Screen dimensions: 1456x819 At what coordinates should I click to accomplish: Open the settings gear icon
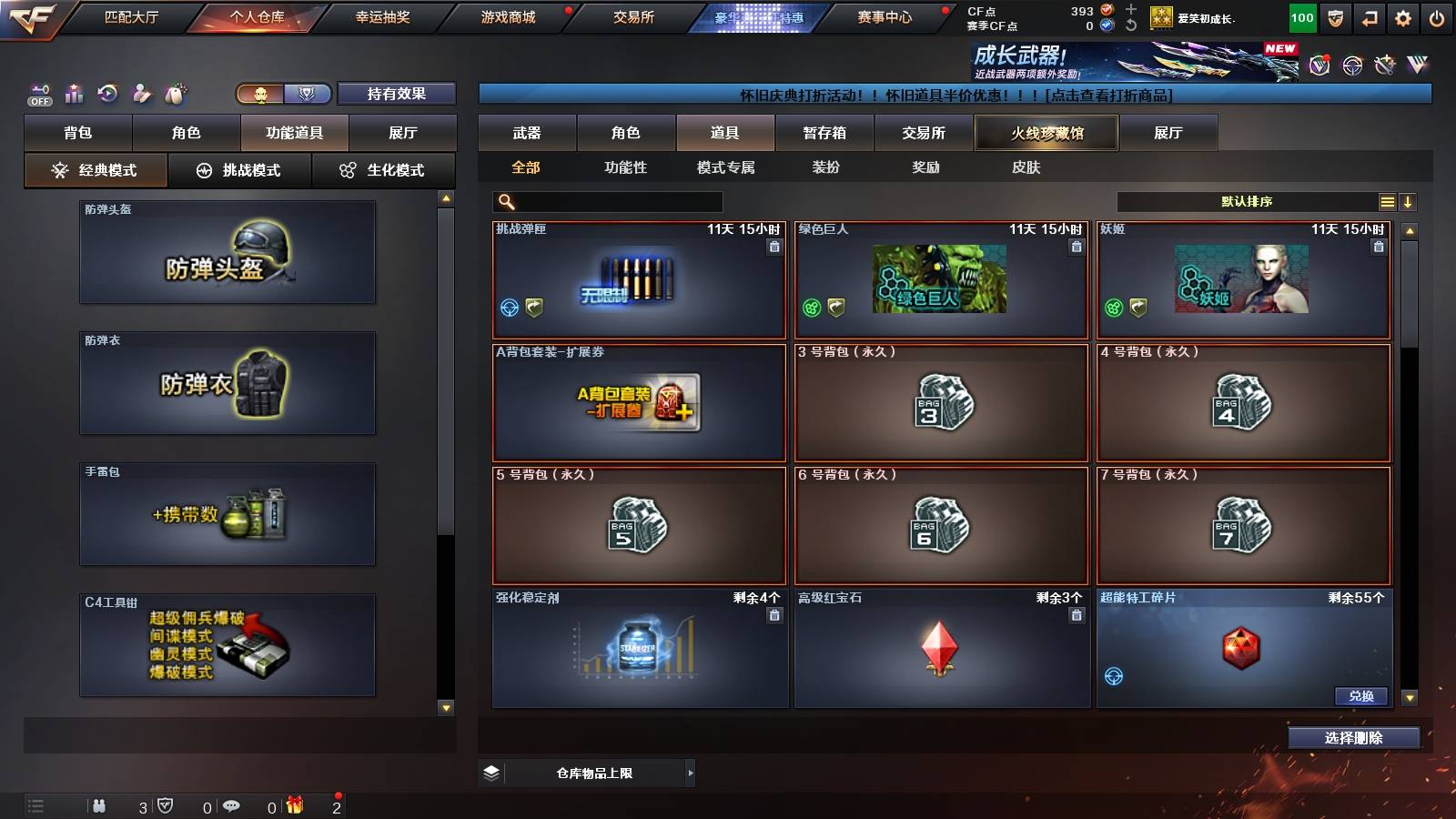coord(1401,15)
